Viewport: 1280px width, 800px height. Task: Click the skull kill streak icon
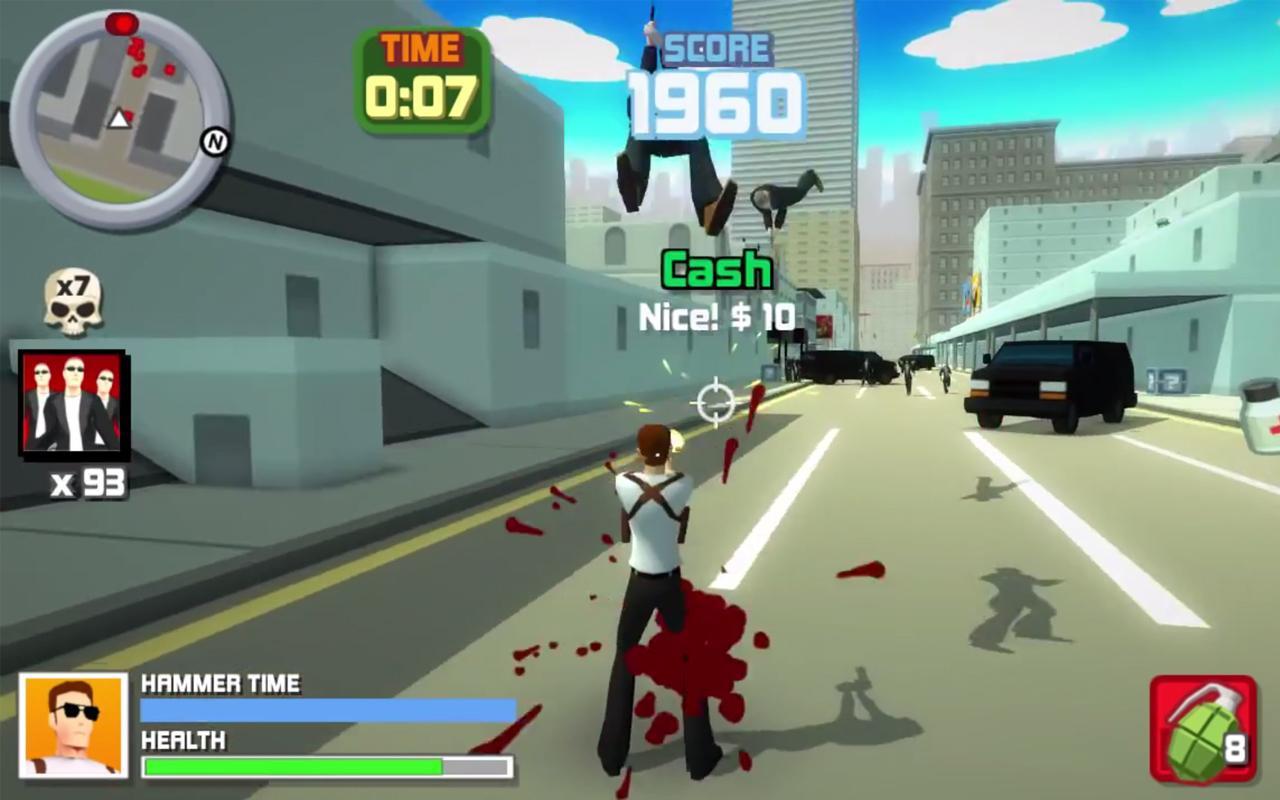[x=73, y=301]
